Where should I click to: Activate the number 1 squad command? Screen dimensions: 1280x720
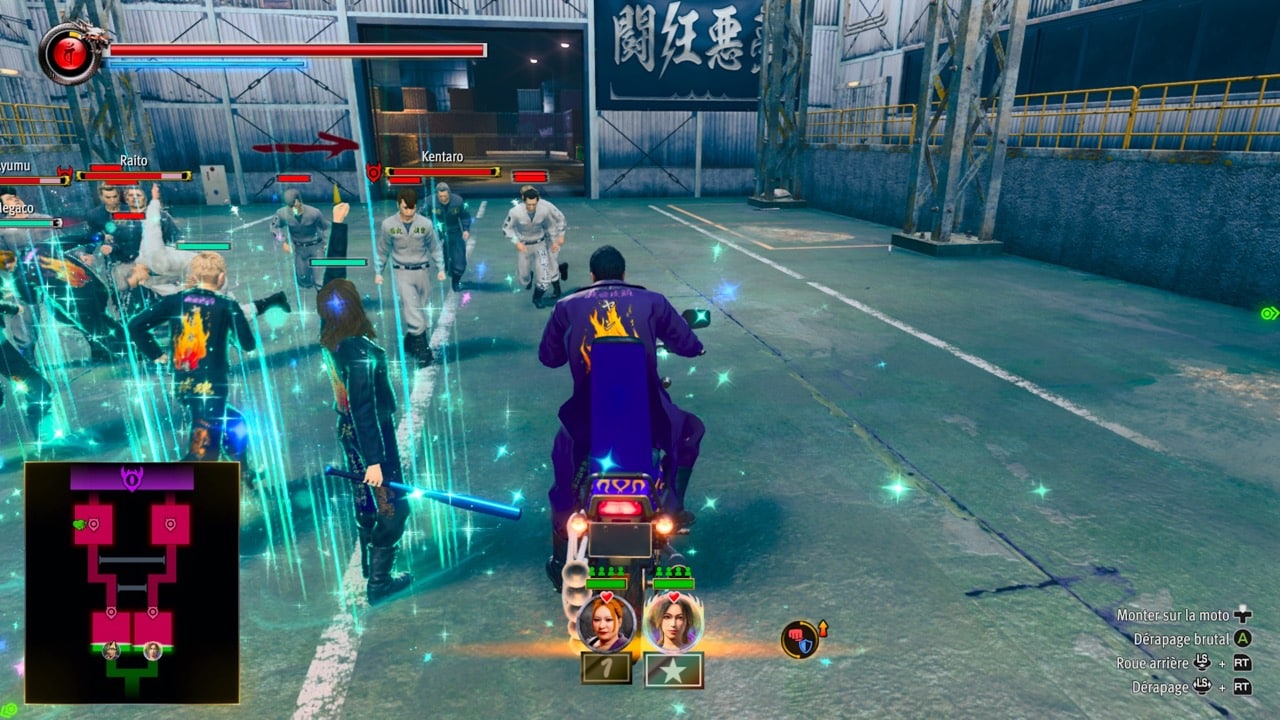(606, 668)
